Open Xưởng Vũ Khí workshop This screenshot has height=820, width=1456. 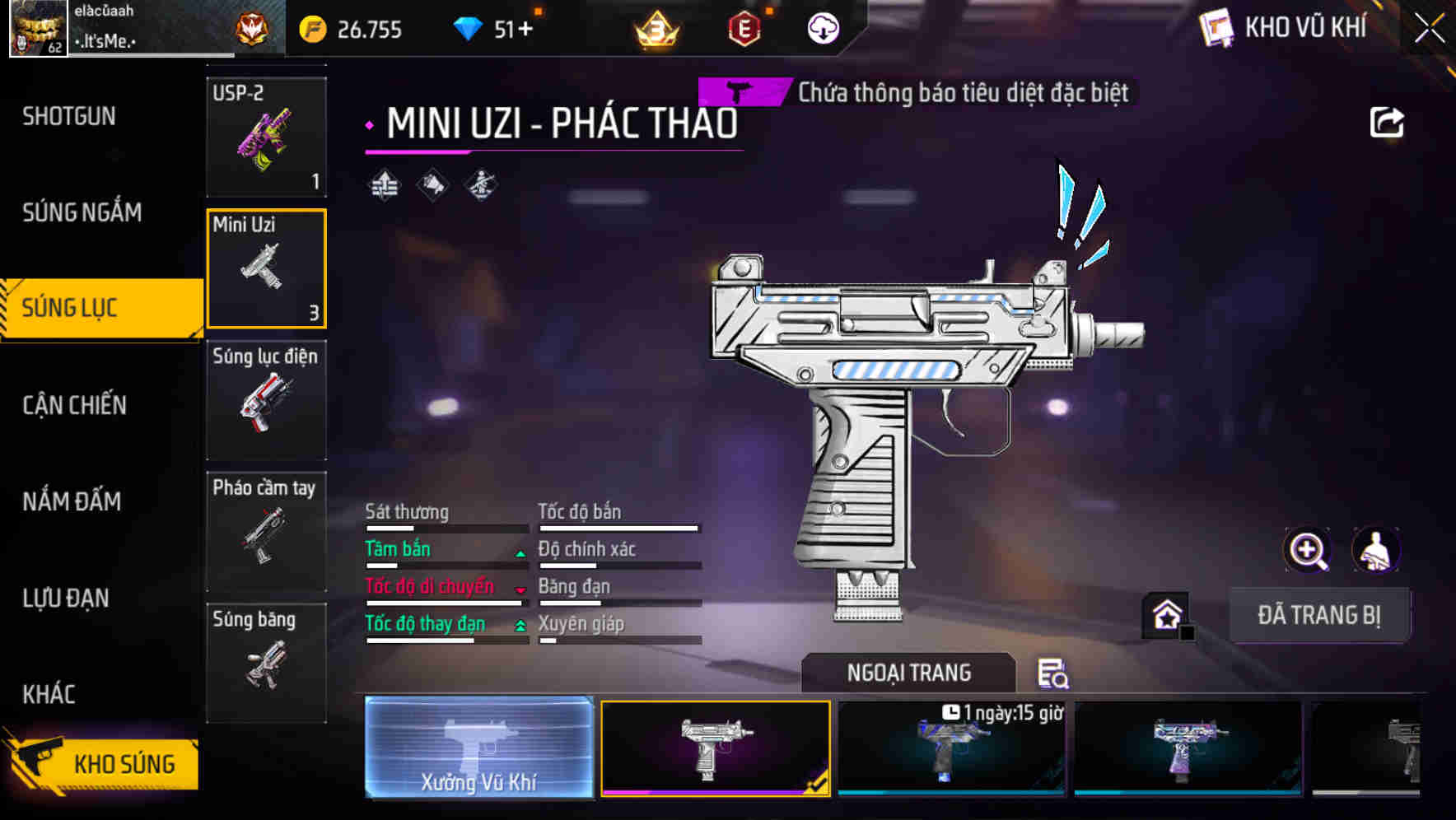pos(479,749)
